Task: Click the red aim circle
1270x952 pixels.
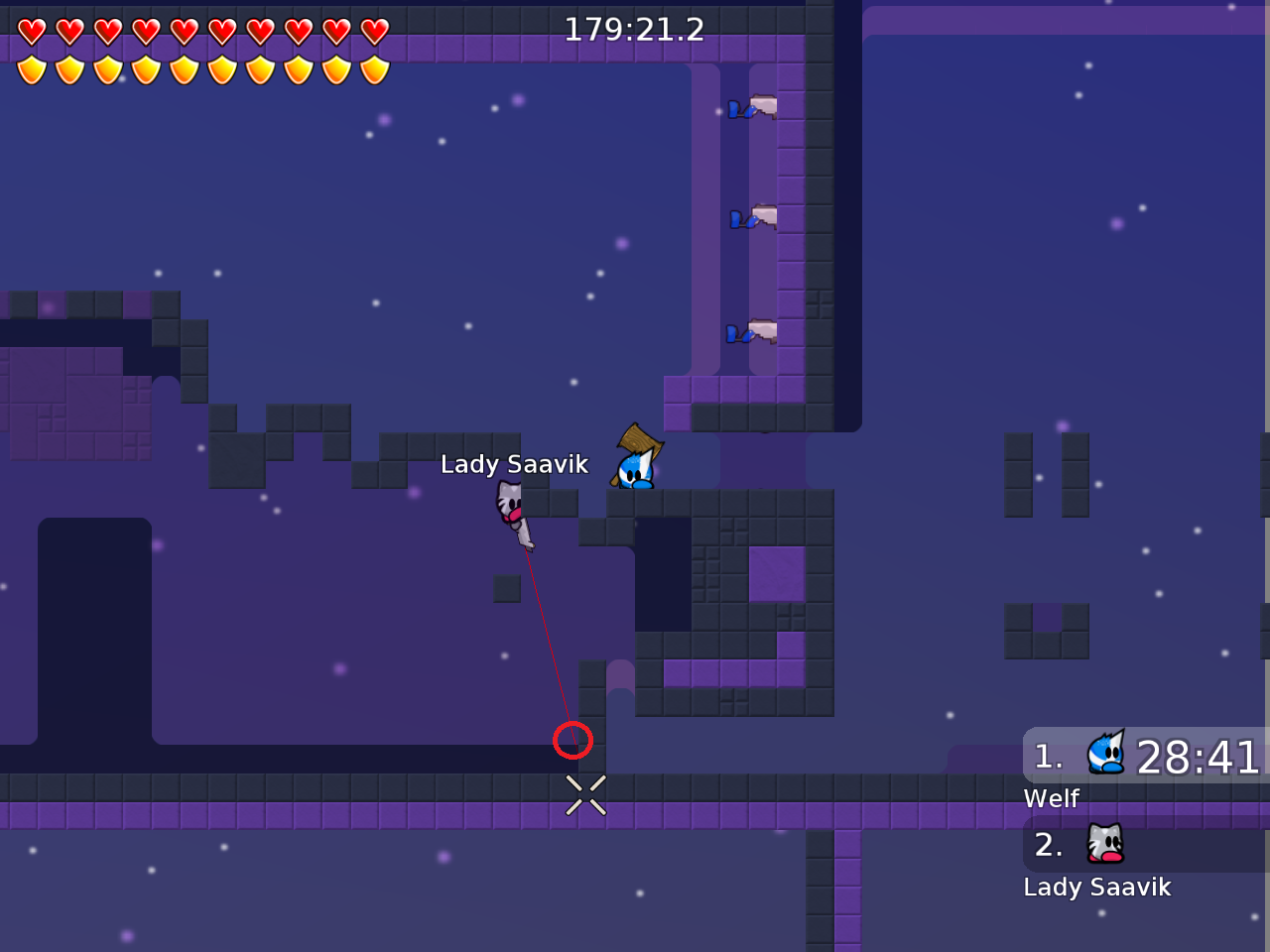Action: [572, 739]
